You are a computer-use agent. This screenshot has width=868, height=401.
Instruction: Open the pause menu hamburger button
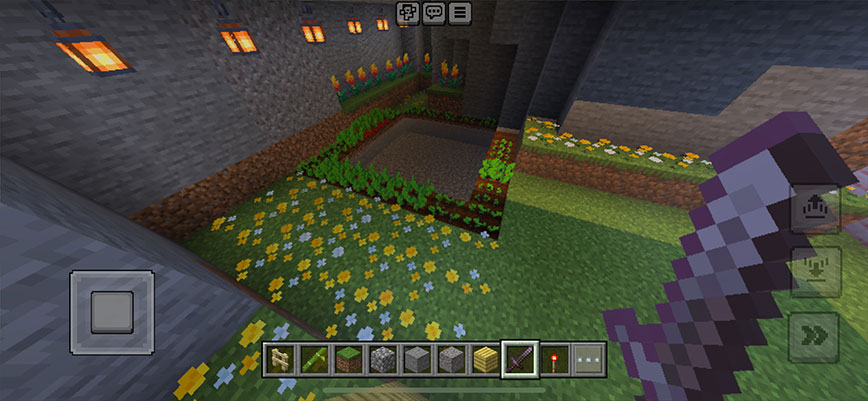(460, 13)
